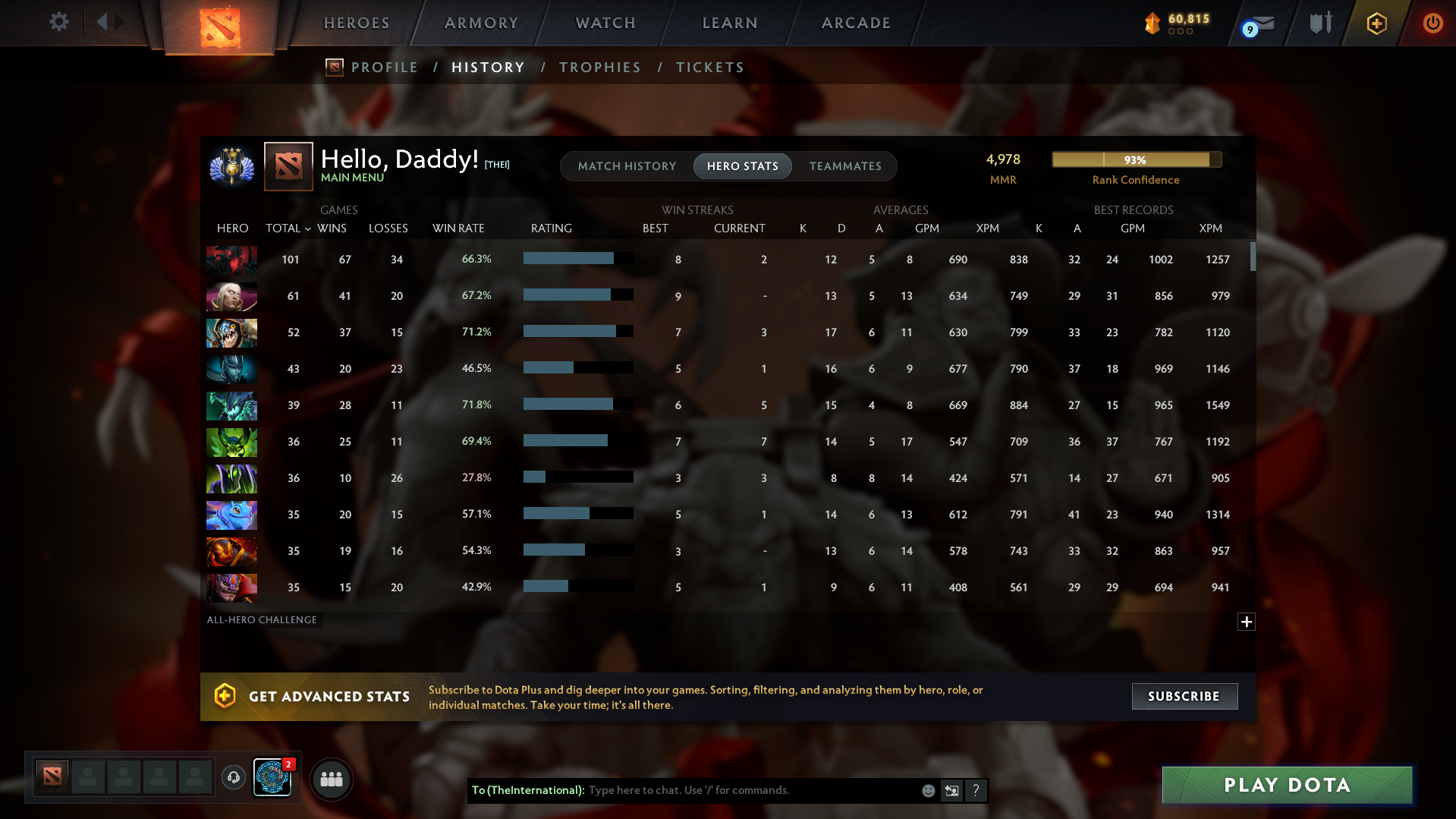The height and width of the screenshot is (819, 1456).
Task: Click the question mark chat help icon
Action: 976,790
